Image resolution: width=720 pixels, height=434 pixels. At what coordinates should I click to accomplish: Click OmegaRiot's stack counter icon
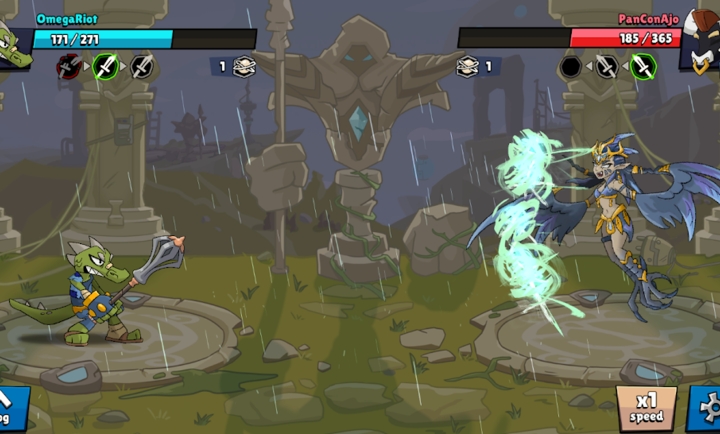coord(243,67)
